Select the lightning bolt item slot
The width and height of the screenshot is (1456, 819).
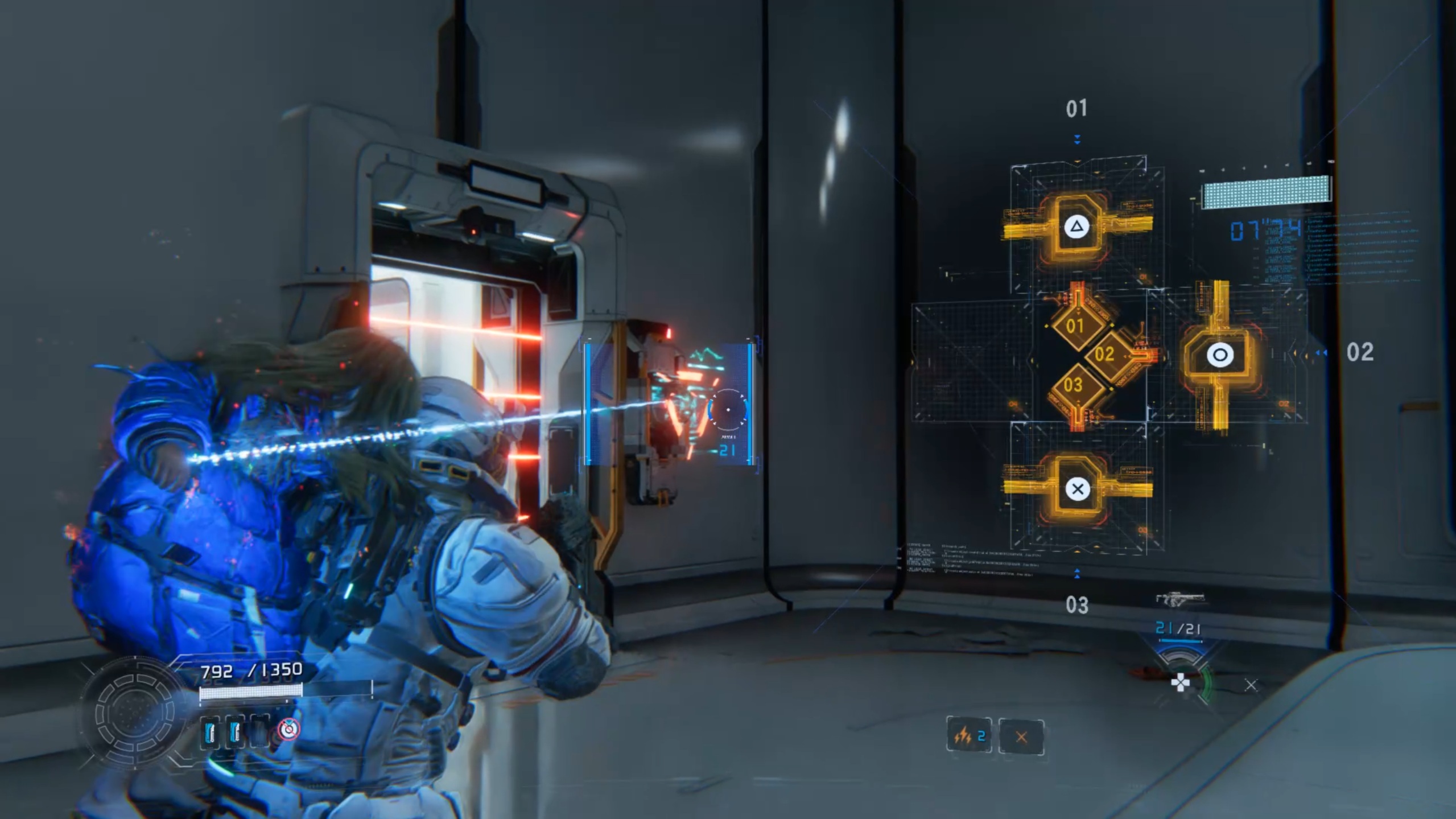(x=968, y=736)
